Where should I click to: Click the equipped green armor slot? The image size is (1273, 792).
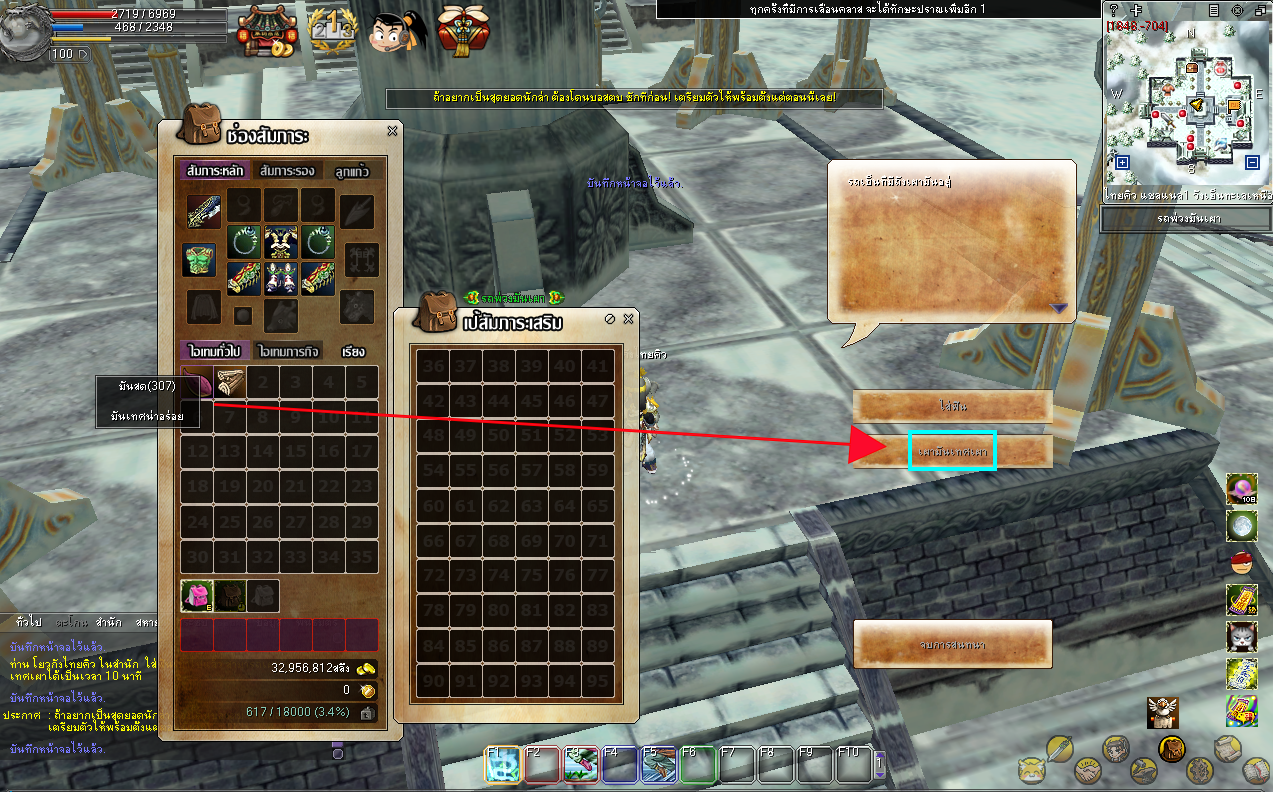pyautogui.click(x=200, y=260)
